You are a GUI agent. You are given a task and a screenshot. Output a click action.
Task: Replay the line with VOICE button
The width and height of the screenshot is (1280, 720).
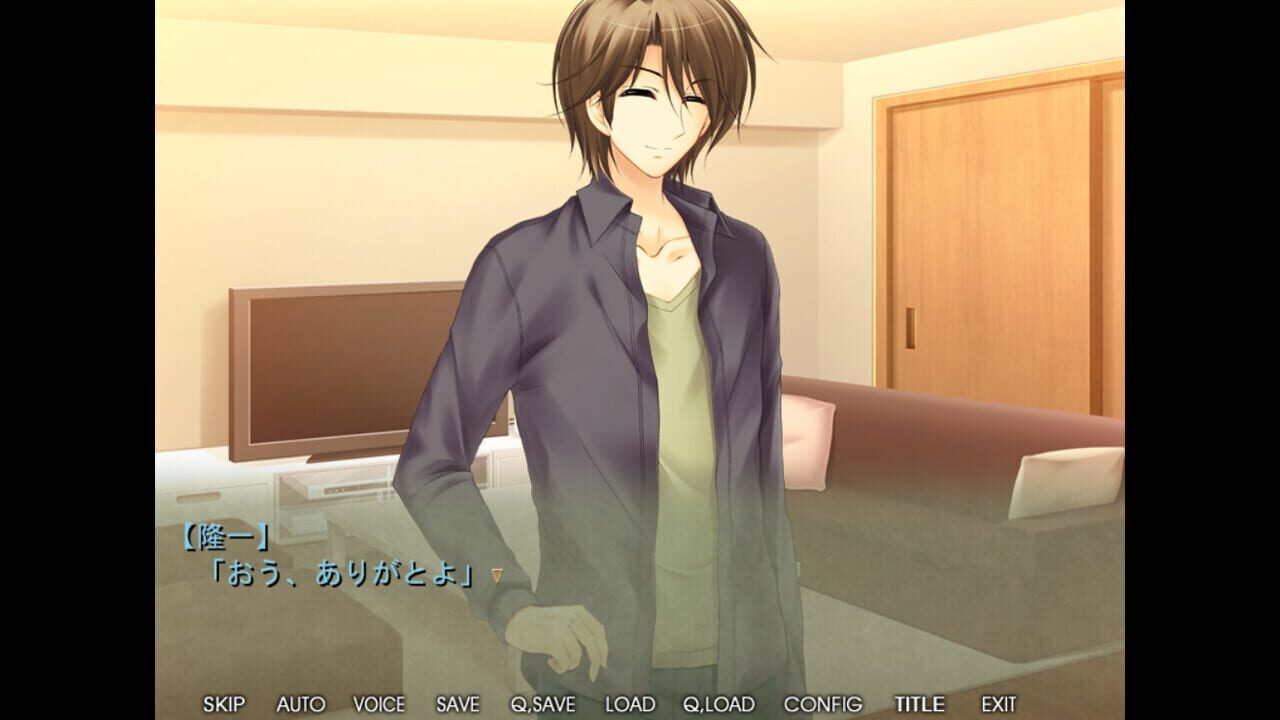[x=379, y=704]
